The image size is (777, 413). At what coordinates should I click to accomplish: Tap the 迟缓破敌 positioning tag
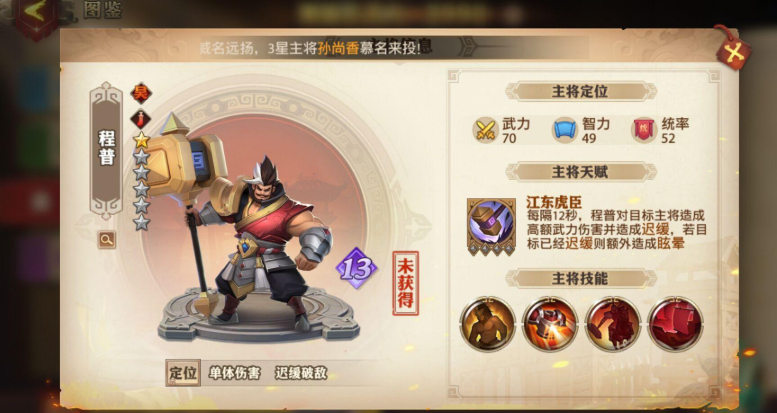pyautogui.click(x=301, y=373)
